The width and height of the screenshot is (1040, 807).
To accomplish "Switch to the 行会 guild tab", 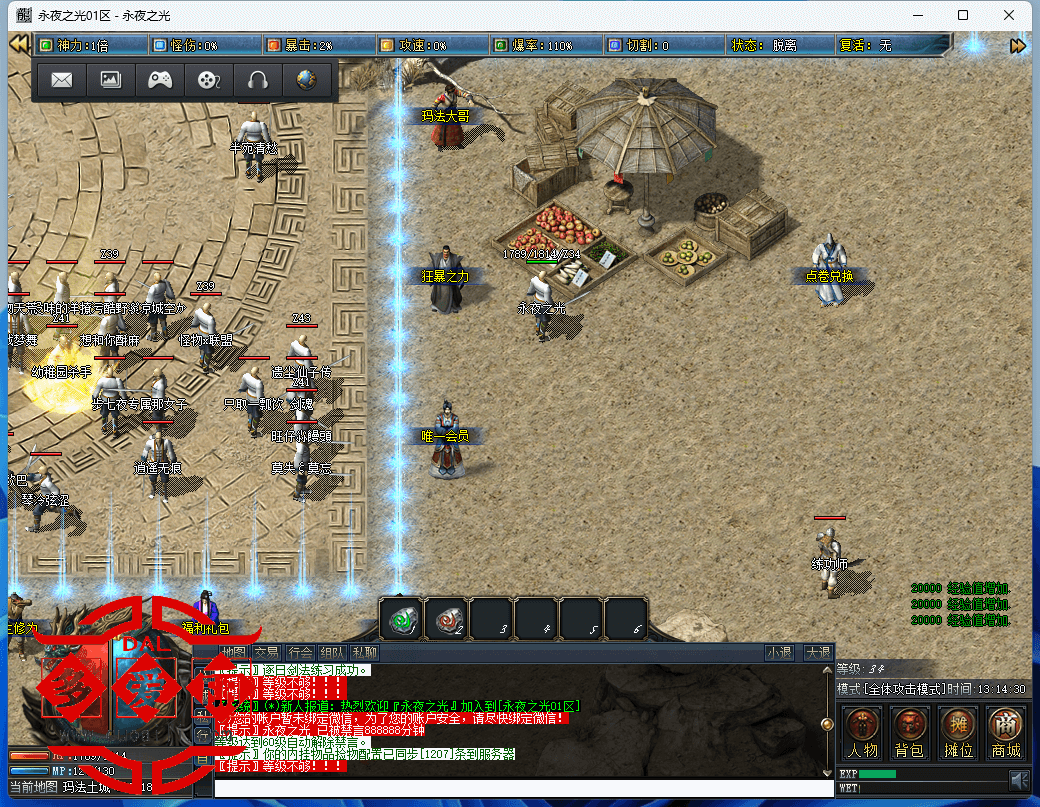I will [x=300, y=653].
